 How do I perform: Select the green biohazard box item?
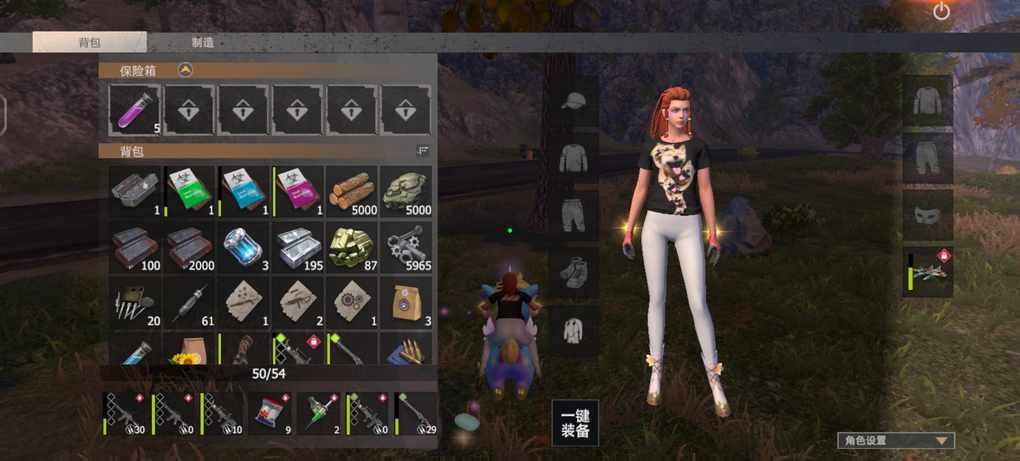[190, 191]
